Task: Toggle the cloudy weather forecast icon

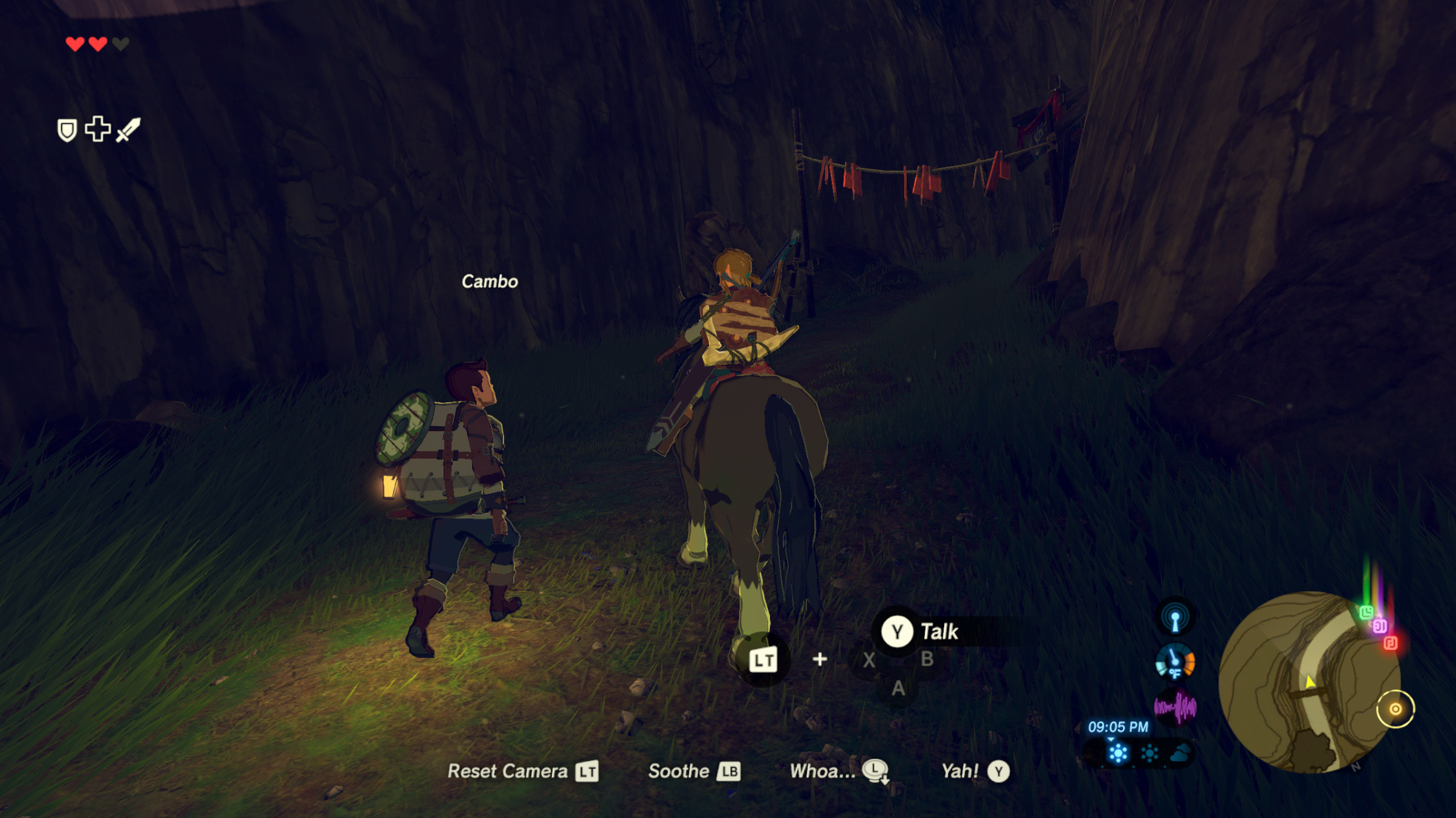Action: (x=1181, y=753)
